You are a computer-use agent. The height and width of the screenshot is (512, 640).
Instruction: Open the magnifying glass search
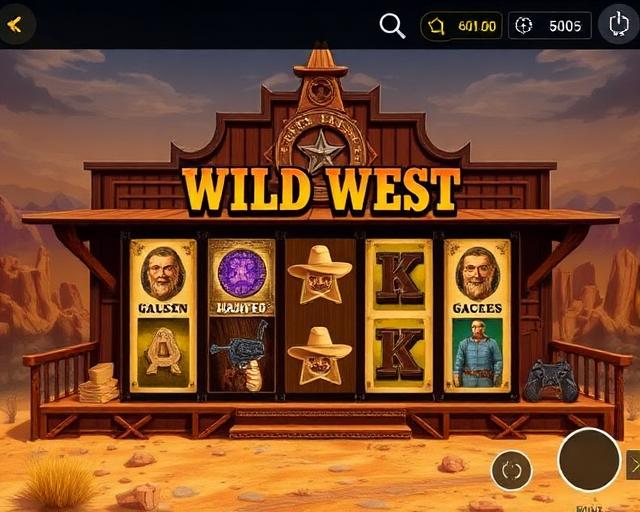[392, 25]
